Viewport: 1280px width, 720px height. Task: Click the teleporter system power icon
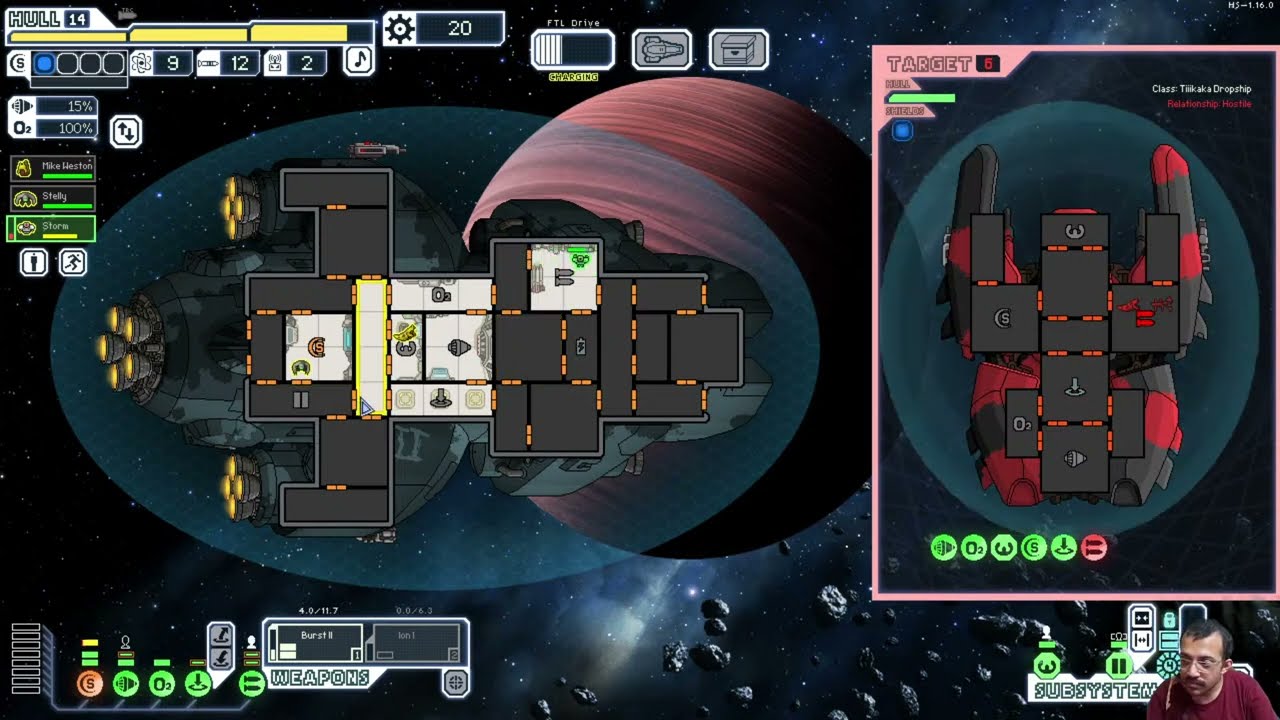[198, 684]
